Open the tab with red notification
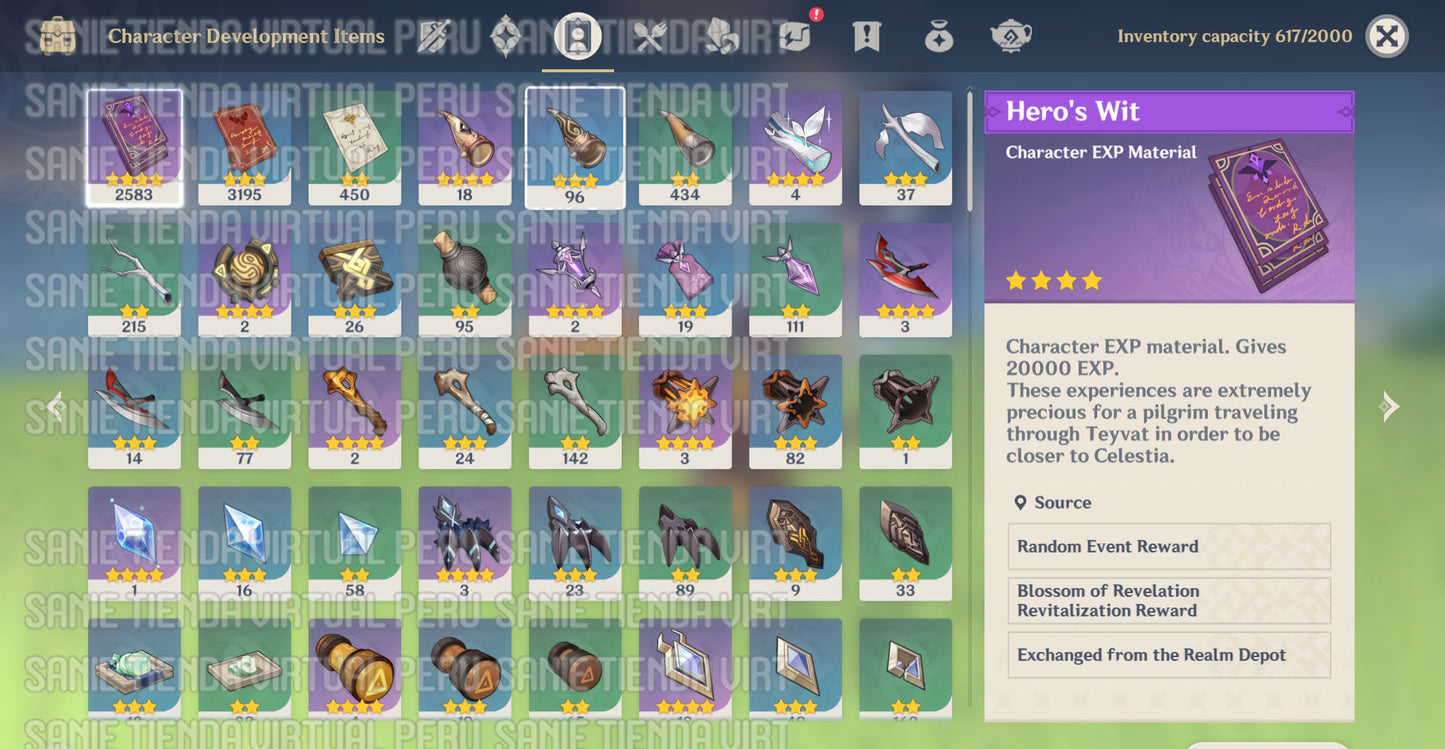Image resolution: width=1445 pixels, height=749 pixels. click(795, 37)
